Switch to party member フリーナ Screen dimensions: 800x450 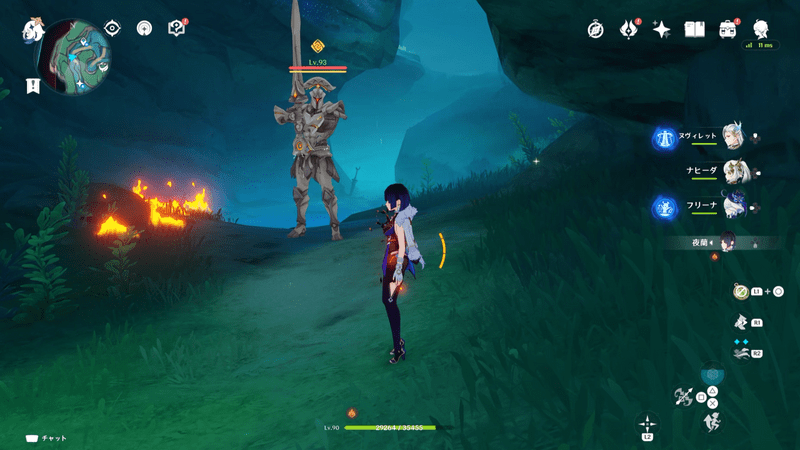pos(735,207)
